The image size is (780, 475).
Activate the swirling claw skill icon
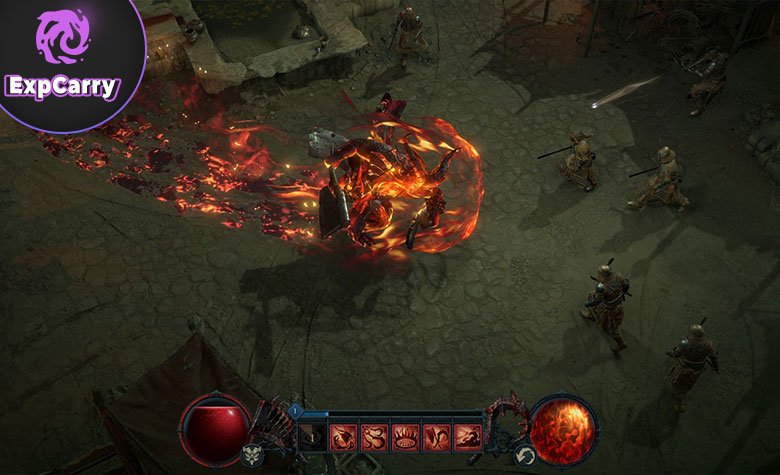[344, 436]
